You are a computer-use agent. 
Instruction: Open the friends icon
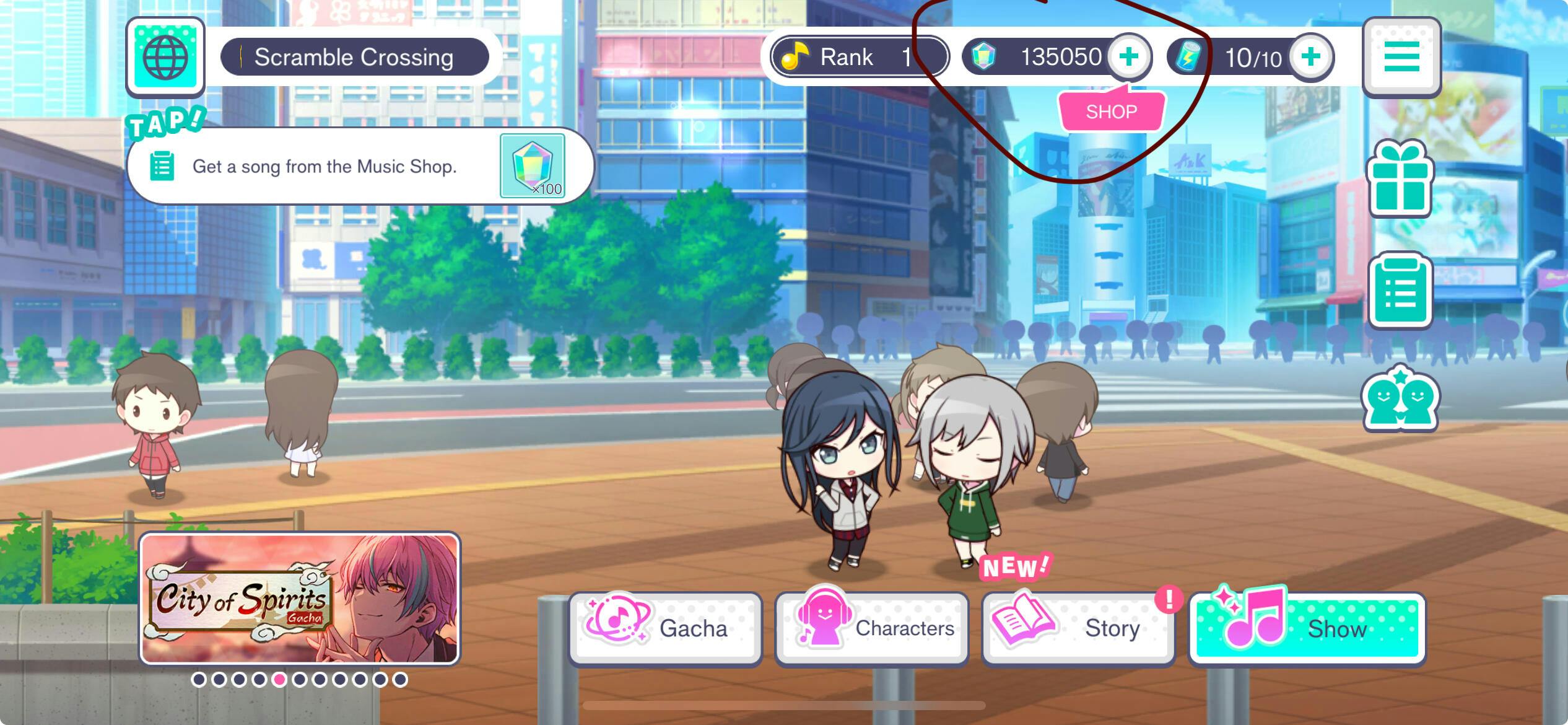point(1400,398)
